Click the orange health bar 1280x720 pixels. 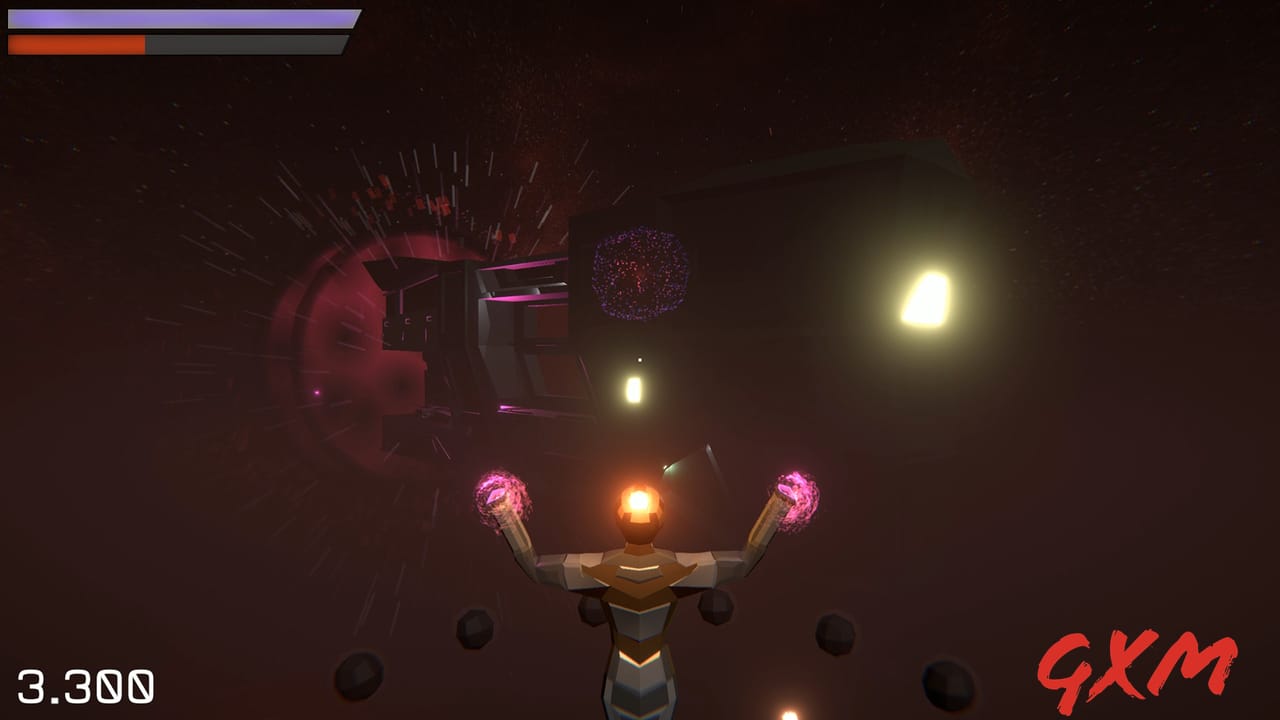click(75, 42)
